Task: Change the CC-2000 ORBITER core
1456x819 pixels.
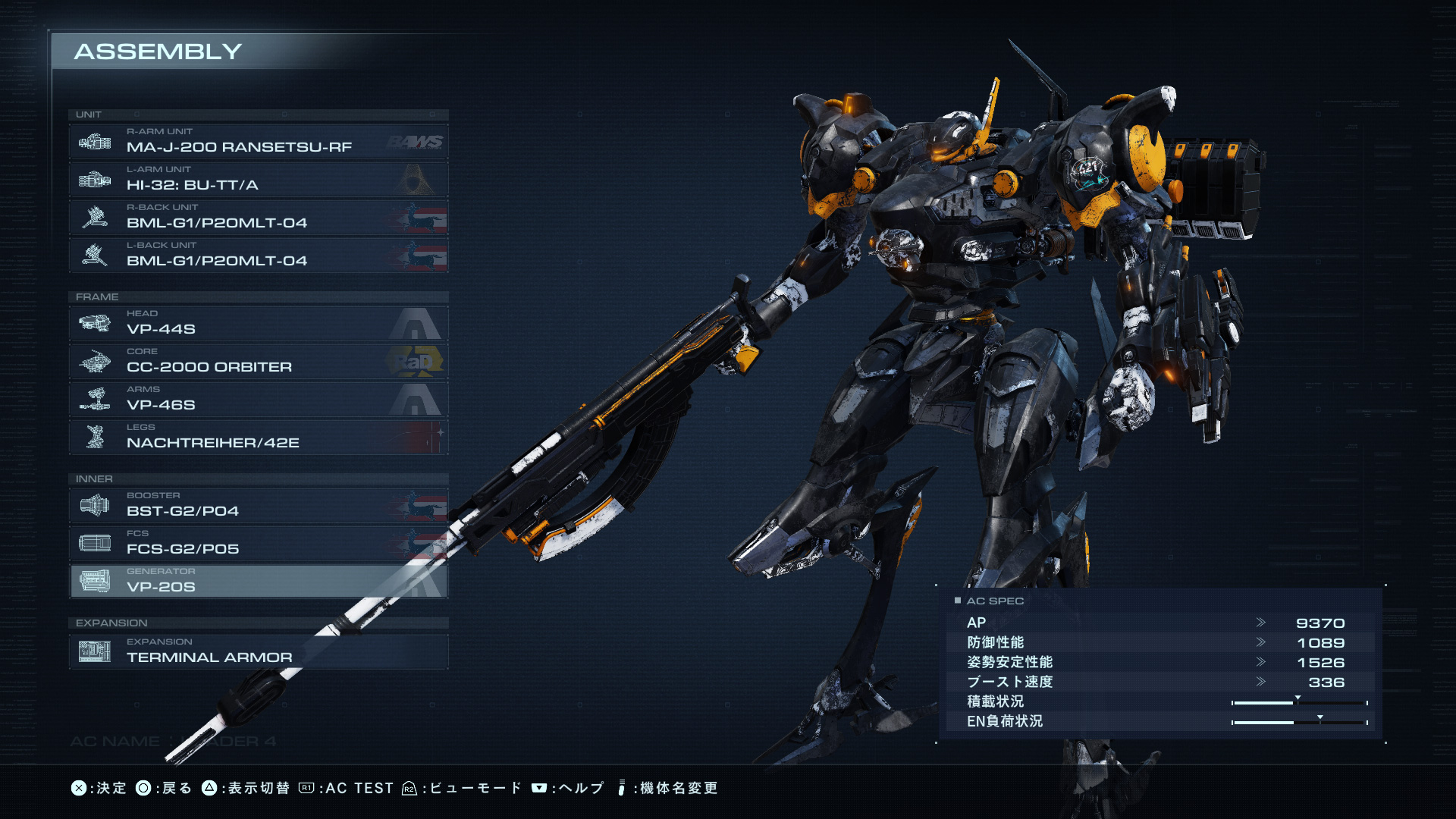Action: click(x=258, y=362)
